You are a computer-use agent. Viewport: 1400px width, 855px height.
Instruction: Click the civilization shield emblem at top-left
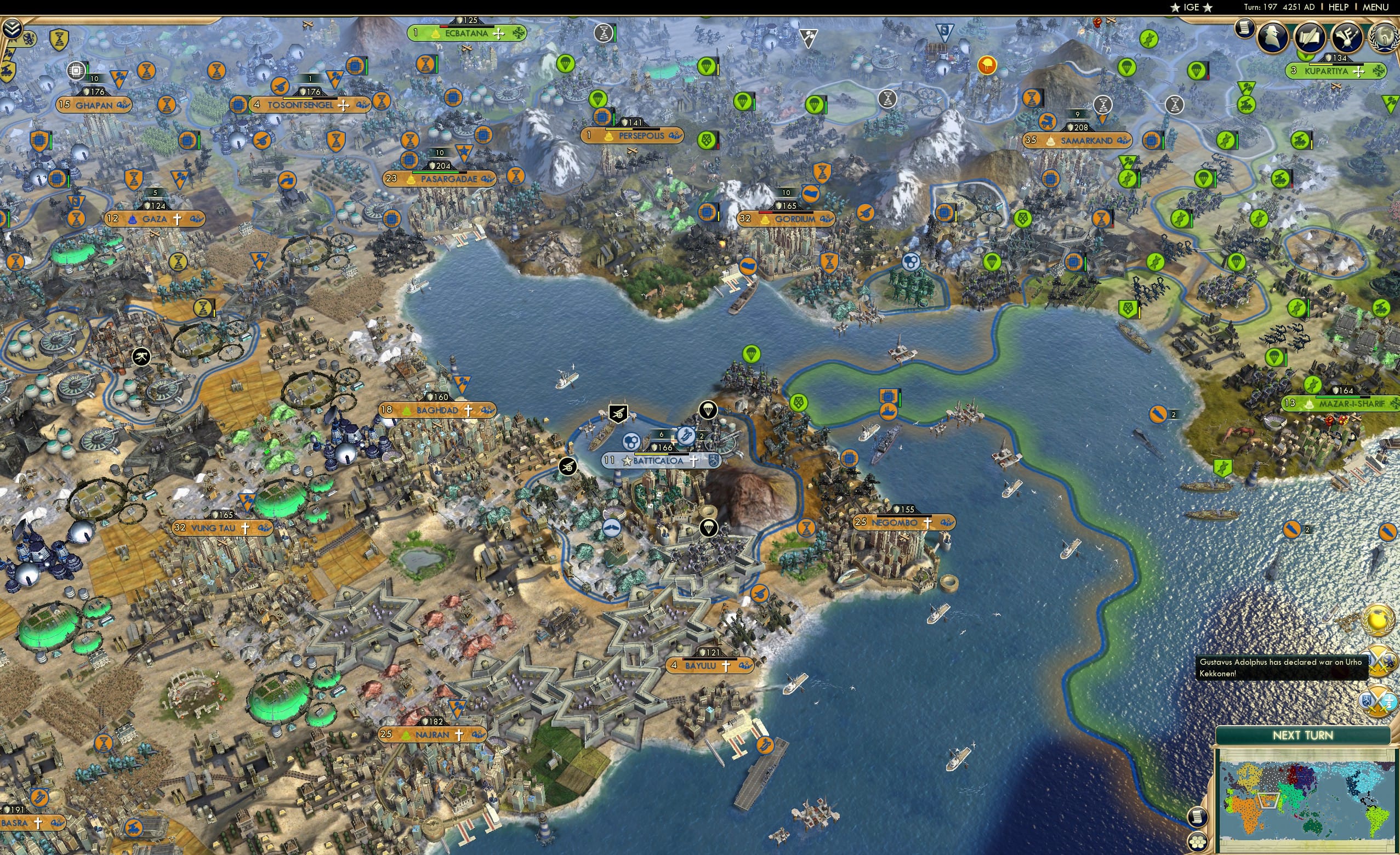click(29, 40)
